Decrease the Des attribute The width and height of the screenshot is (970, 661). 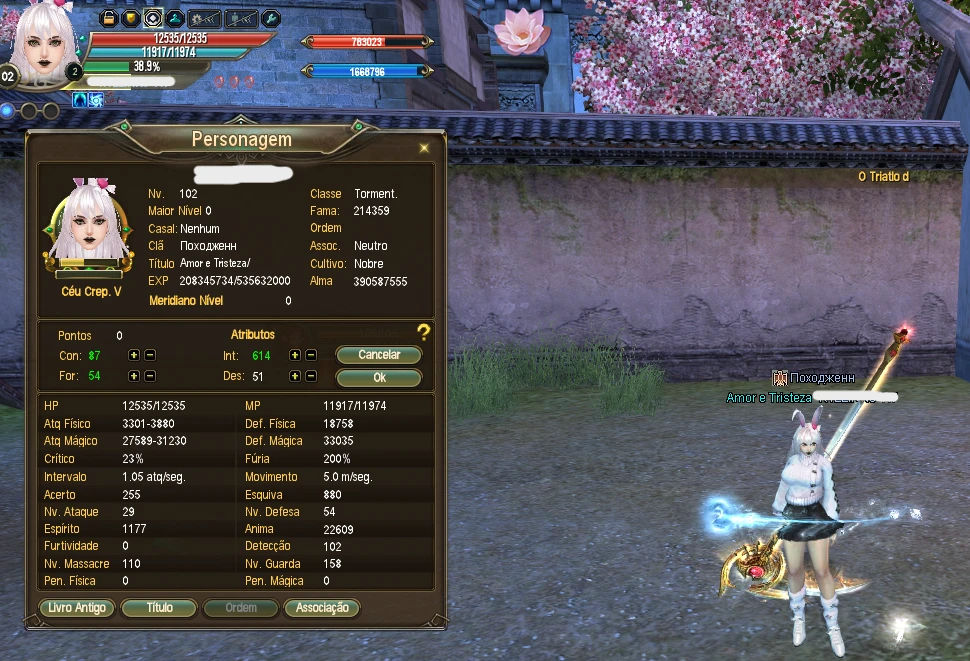(311, 376)
